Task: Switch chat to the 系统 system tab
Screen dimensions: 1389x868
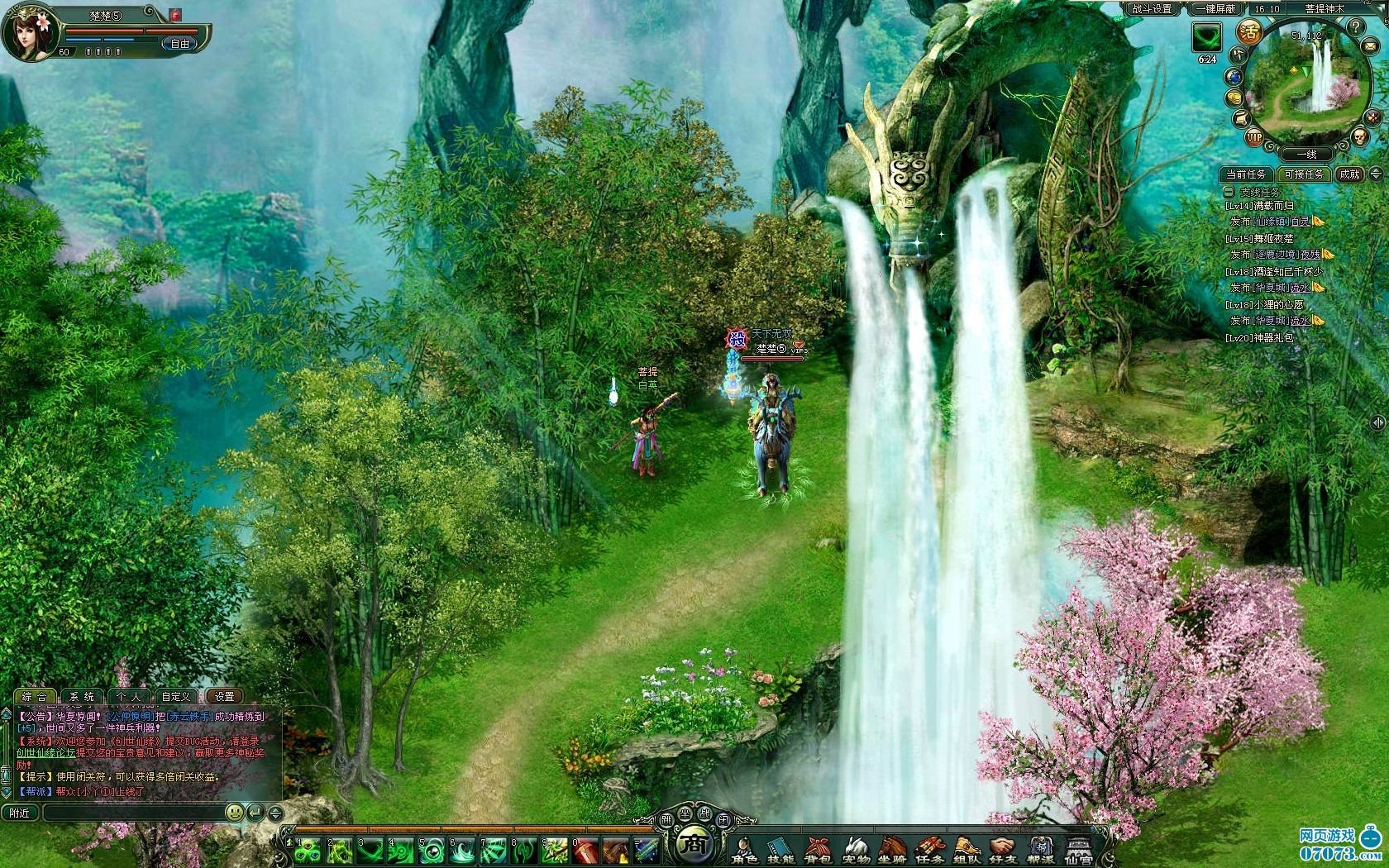Action: (82, 697)
